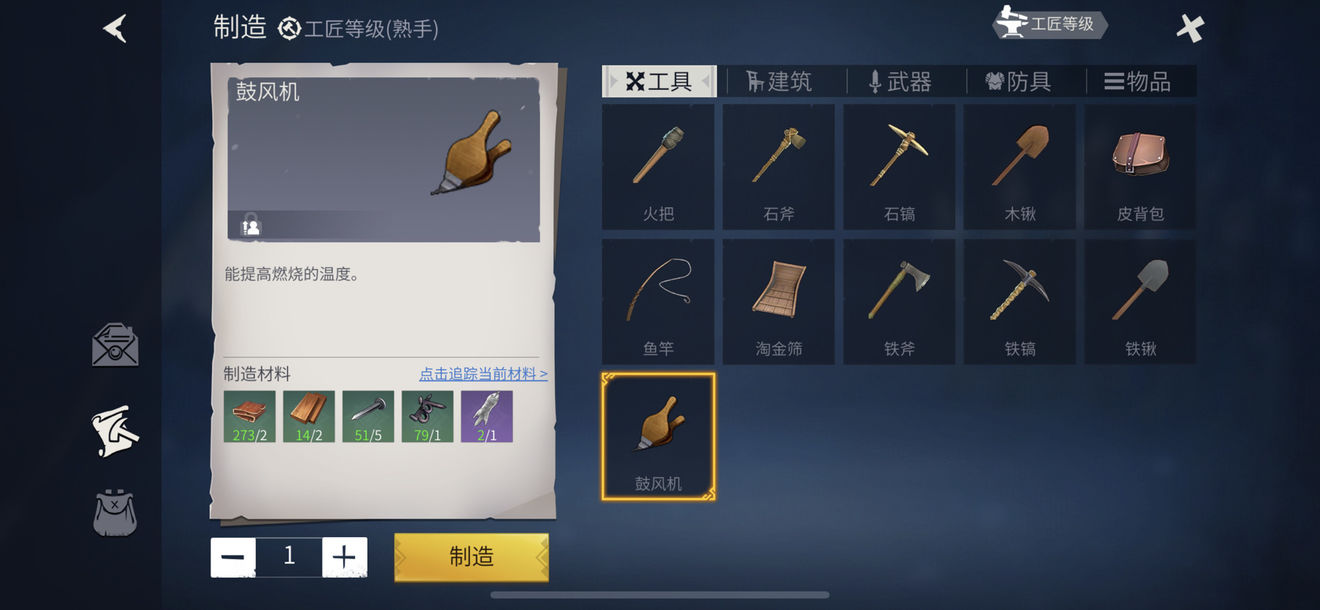This screenshot has height=610, width=1320.
Task: Choose the 铁镐 iron pickaxe recipe
Action: point(1020,301)
